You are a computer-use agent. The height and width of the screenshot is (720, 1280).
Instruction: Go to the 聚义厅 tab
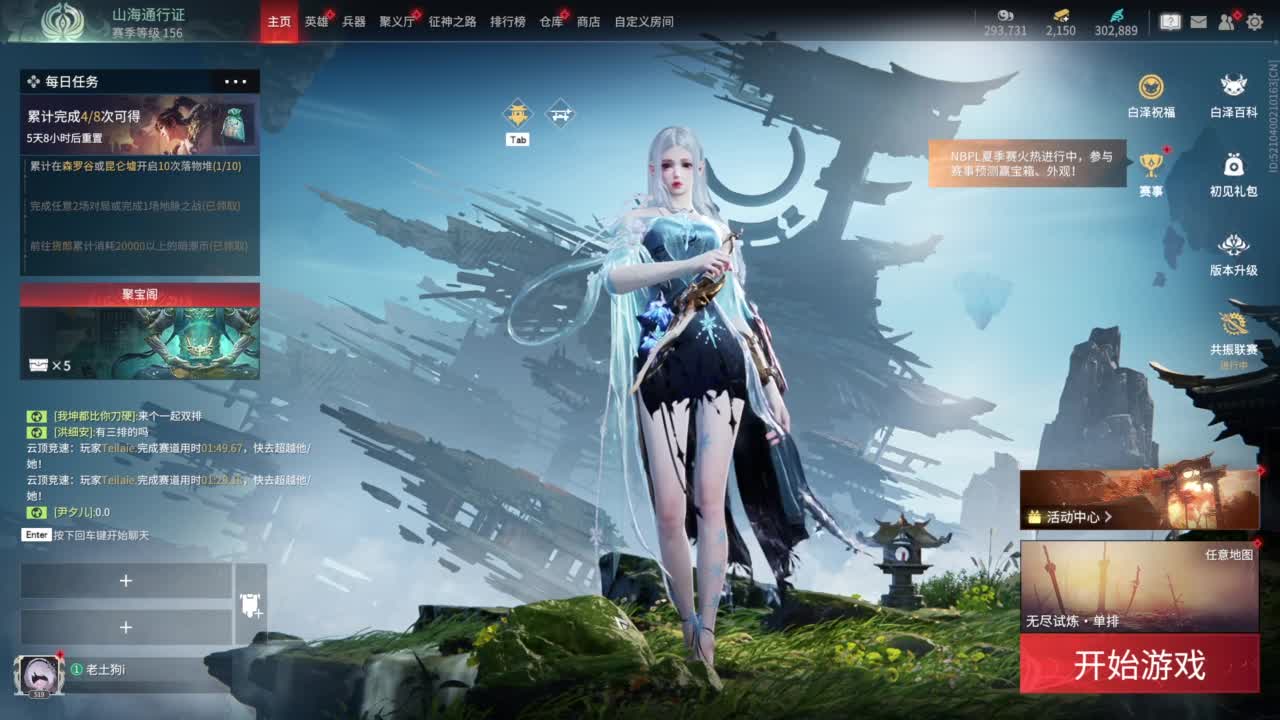397,21
